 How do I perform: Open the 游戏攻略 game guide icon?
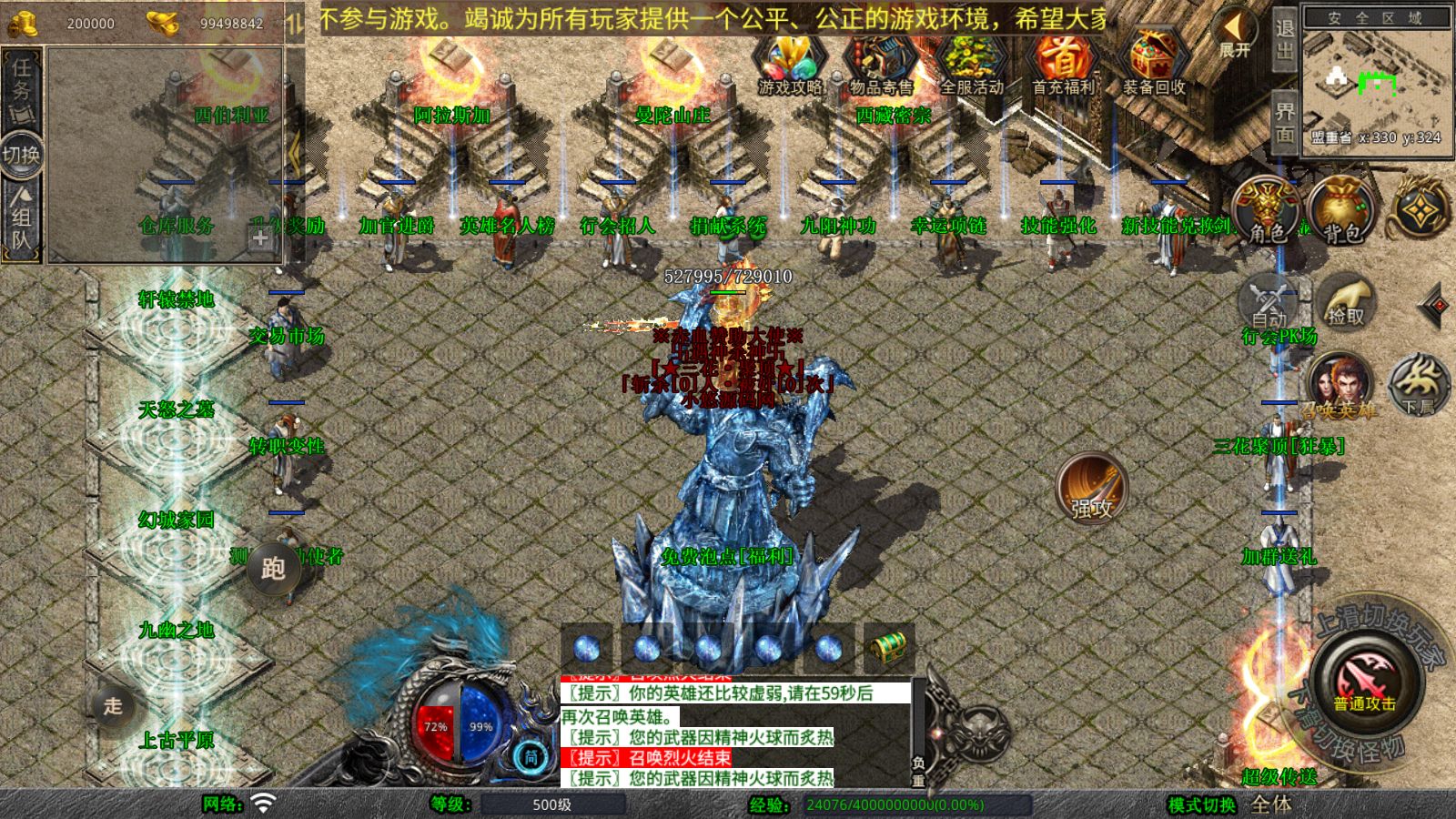pos(790,64)
